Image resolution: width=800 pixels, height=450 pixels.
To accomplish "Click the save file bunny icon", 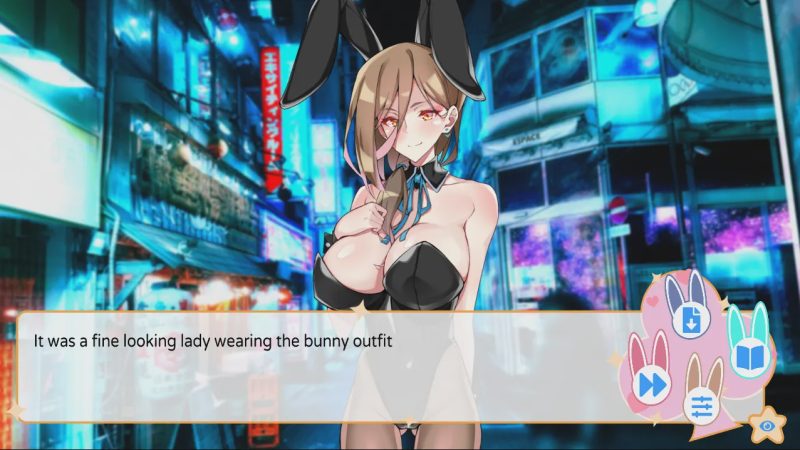I will coord(689,320).
